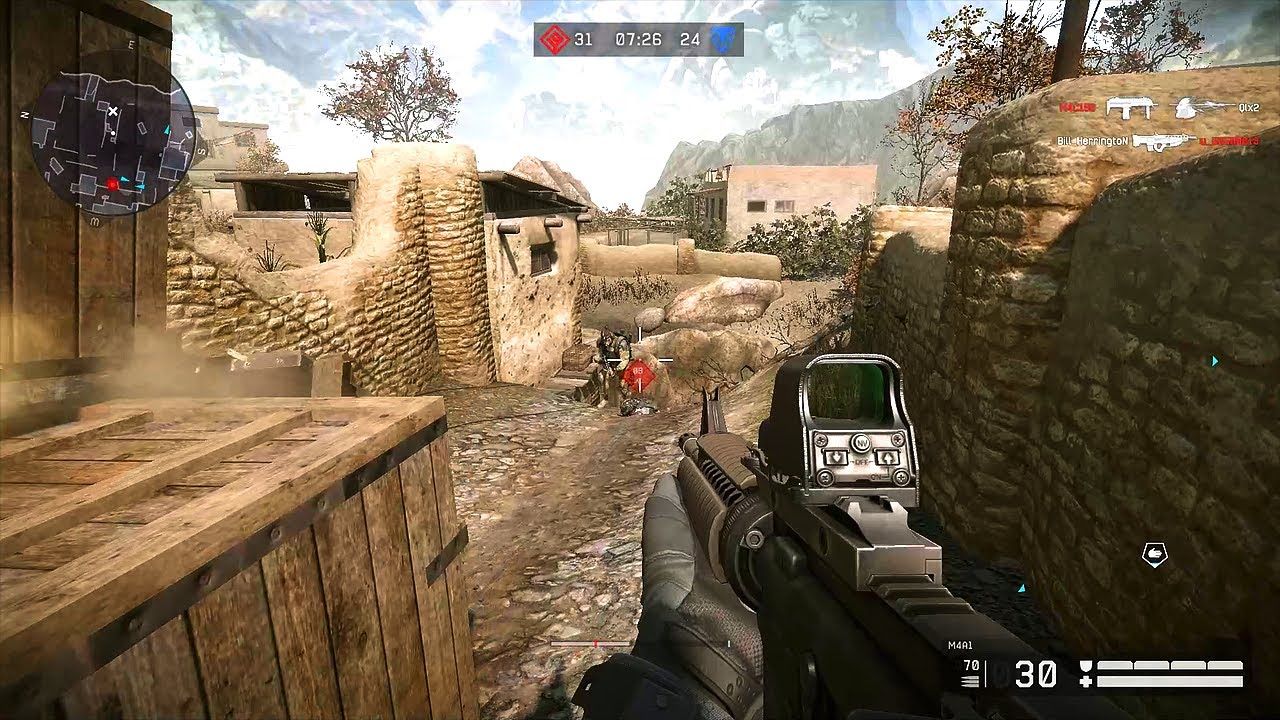The width and height of the screenshot is (1280, 720).
Task: Click the medic cross icon by the armor bar
Action: [1086, 681]
